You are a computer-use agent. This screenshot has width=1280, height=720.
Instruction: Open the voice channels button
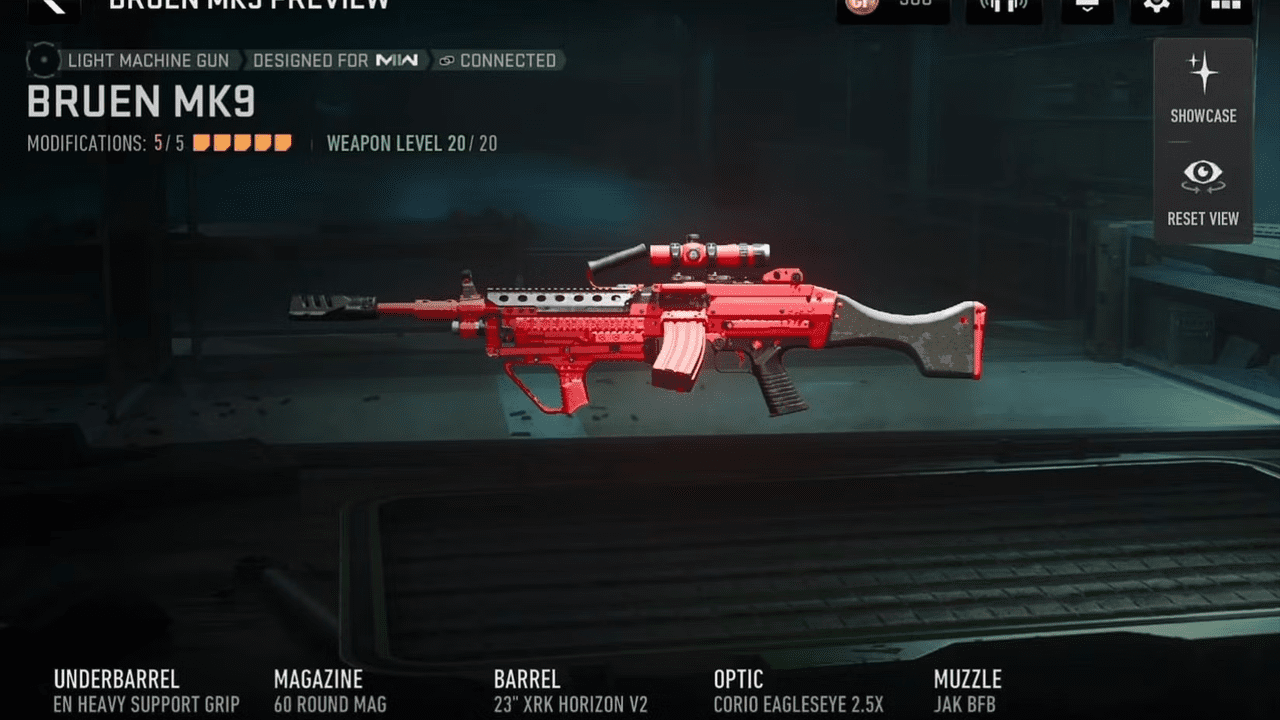point(1003,6)
